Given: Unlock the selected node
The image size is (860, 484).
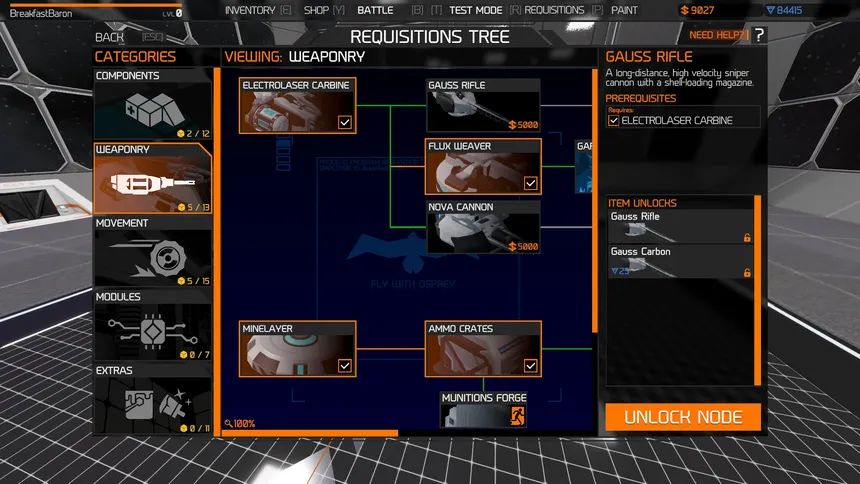Looking at the screenshot, I should click(x=683, y=417).
